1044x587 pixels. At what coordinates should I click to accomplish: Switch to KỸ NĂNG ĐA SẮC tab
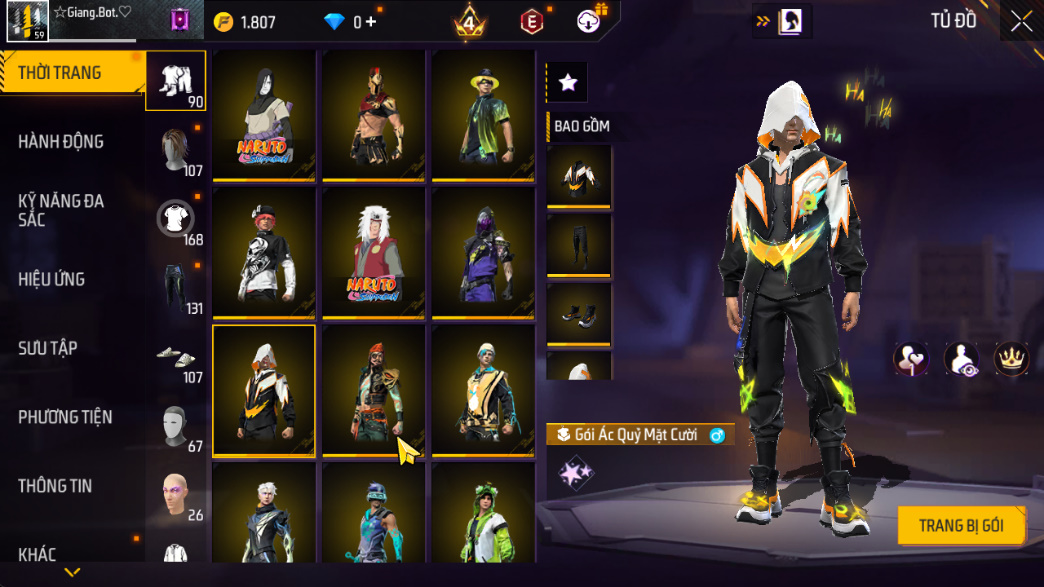[62, 210]
